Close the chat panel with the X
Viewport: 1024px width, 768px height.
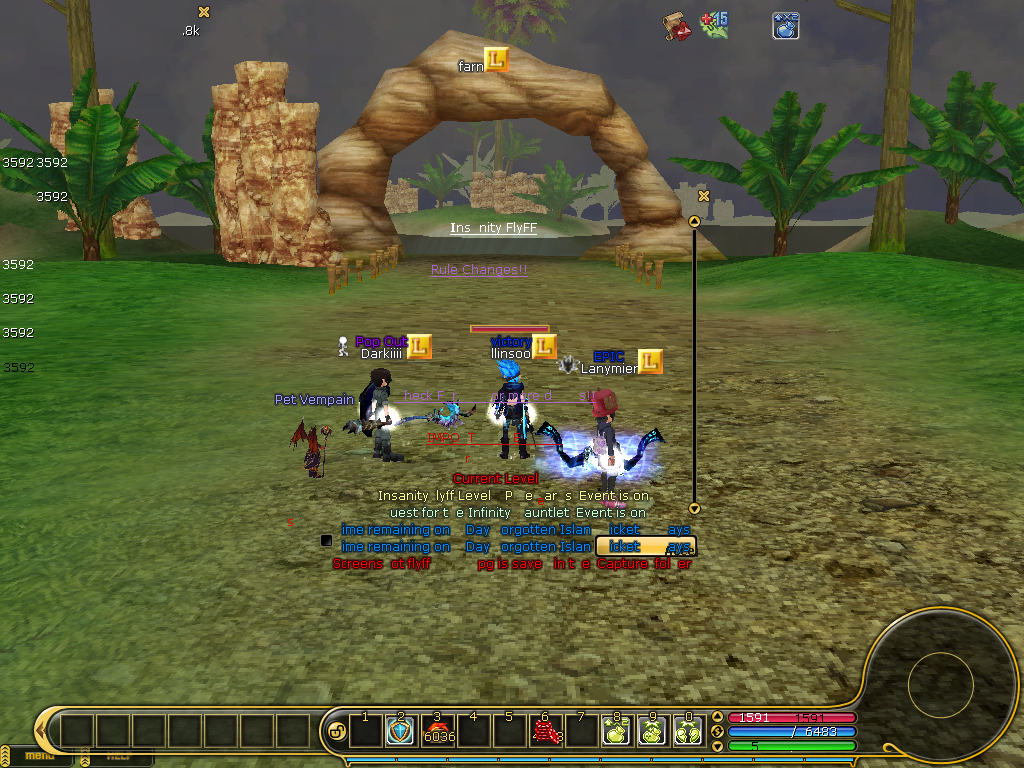(704, 196)
